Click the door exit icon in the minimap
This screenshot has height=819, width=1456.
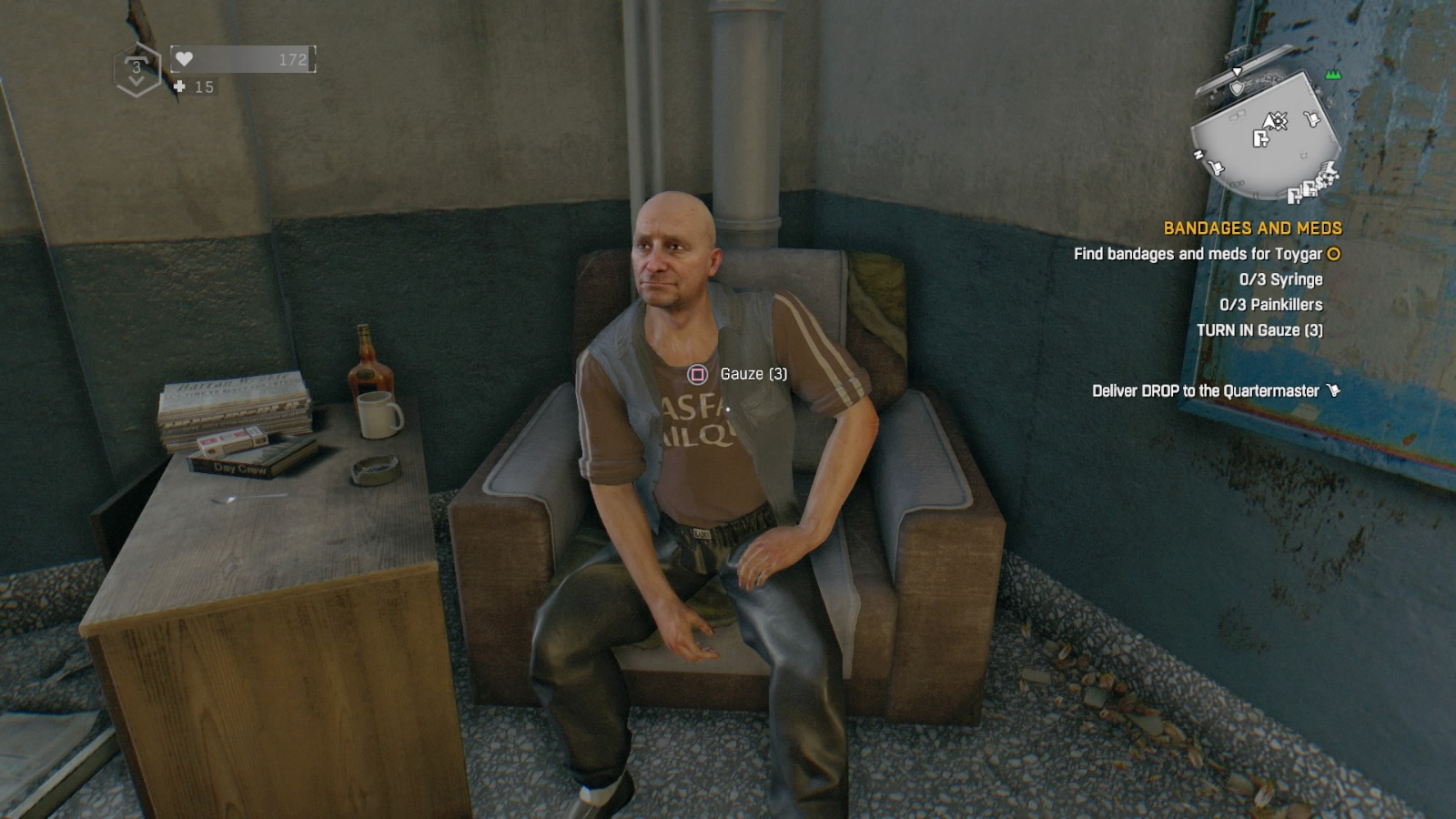click(x=1259, y=138)
